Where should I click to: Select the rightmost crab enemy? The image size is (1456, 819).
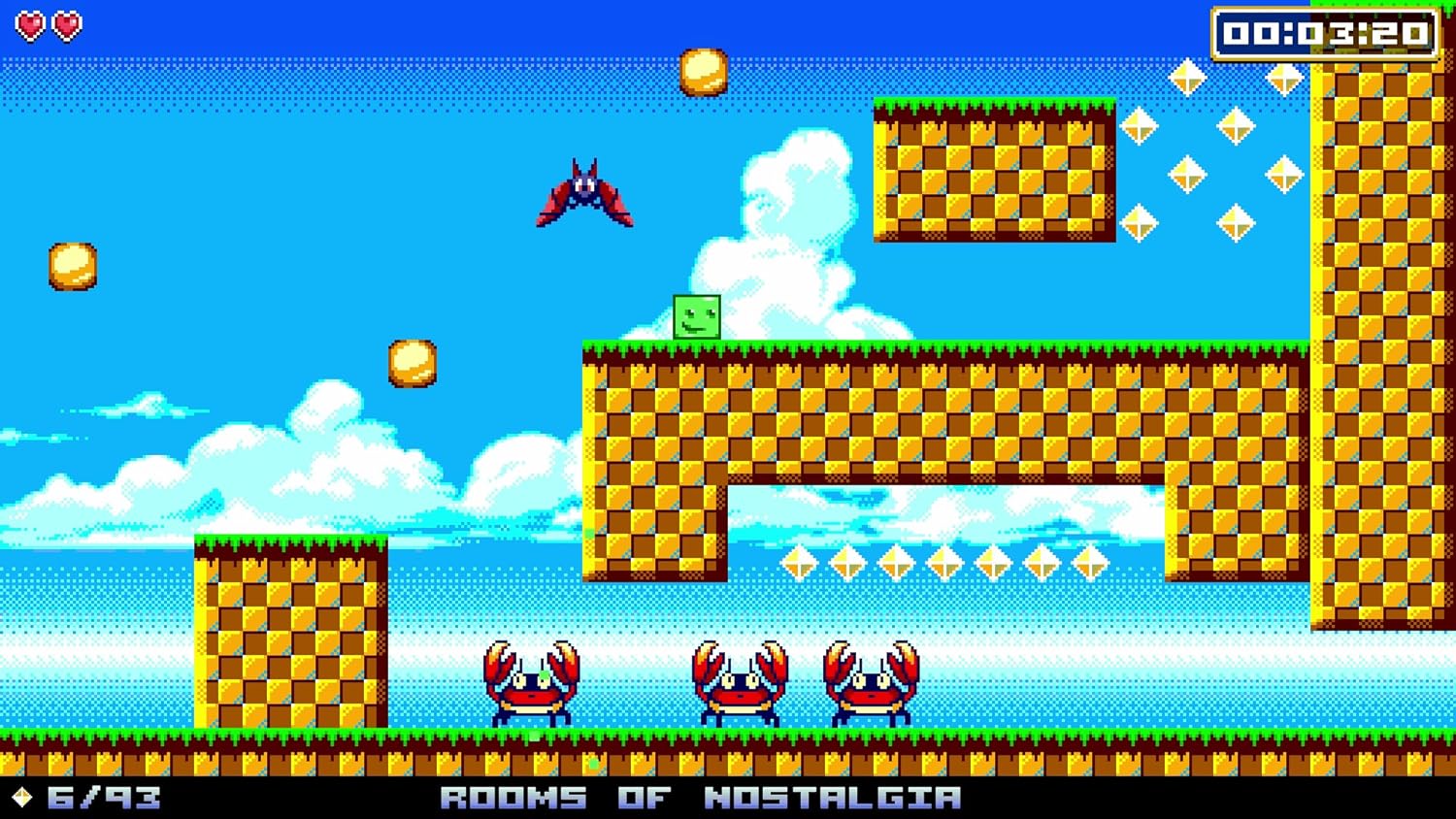(872, 689)
